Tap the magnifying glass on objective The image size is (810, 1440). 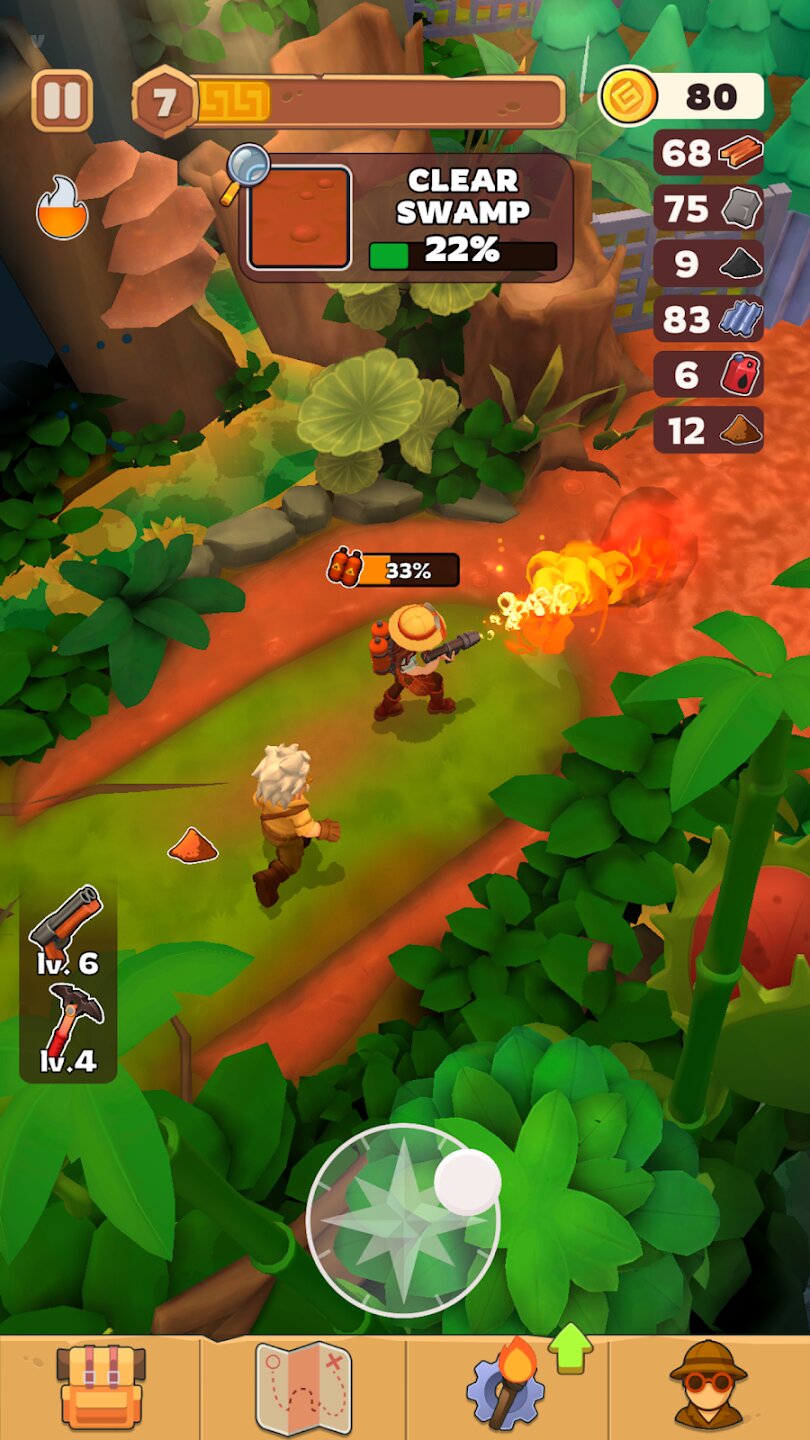click(247, 168)
